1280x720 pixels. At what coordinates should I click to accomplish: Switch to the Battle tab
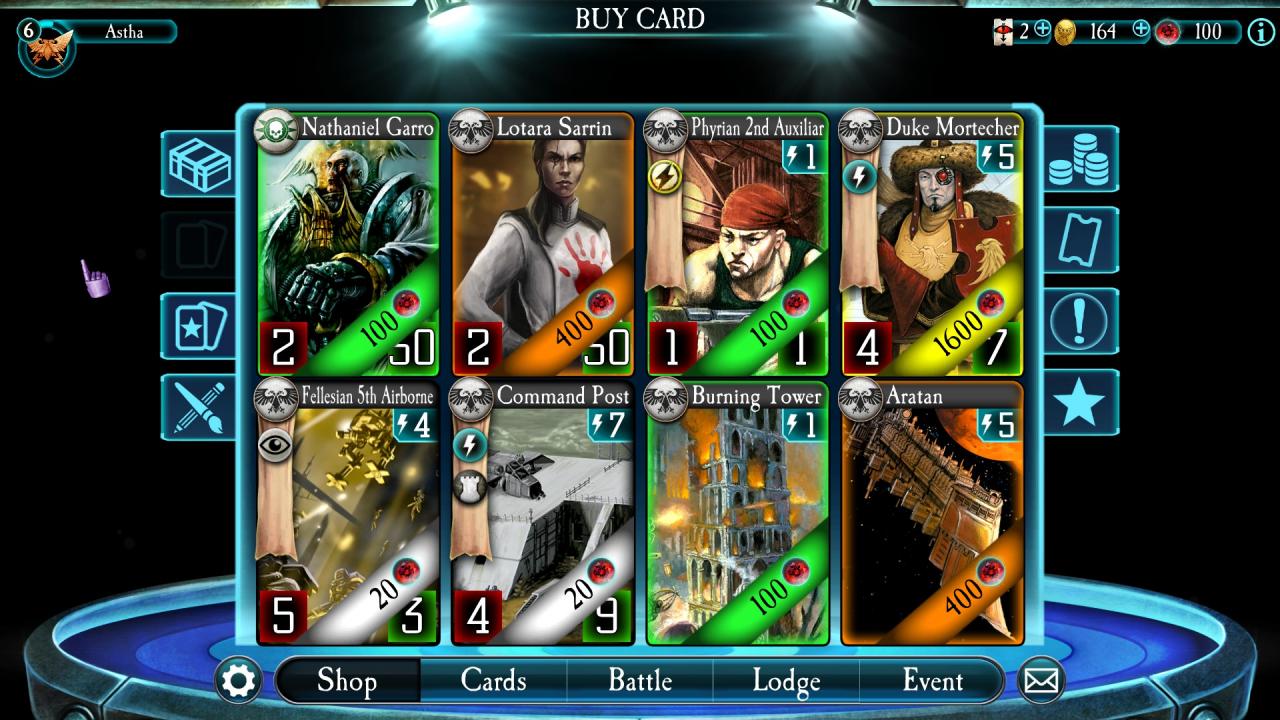click(640, 681)
